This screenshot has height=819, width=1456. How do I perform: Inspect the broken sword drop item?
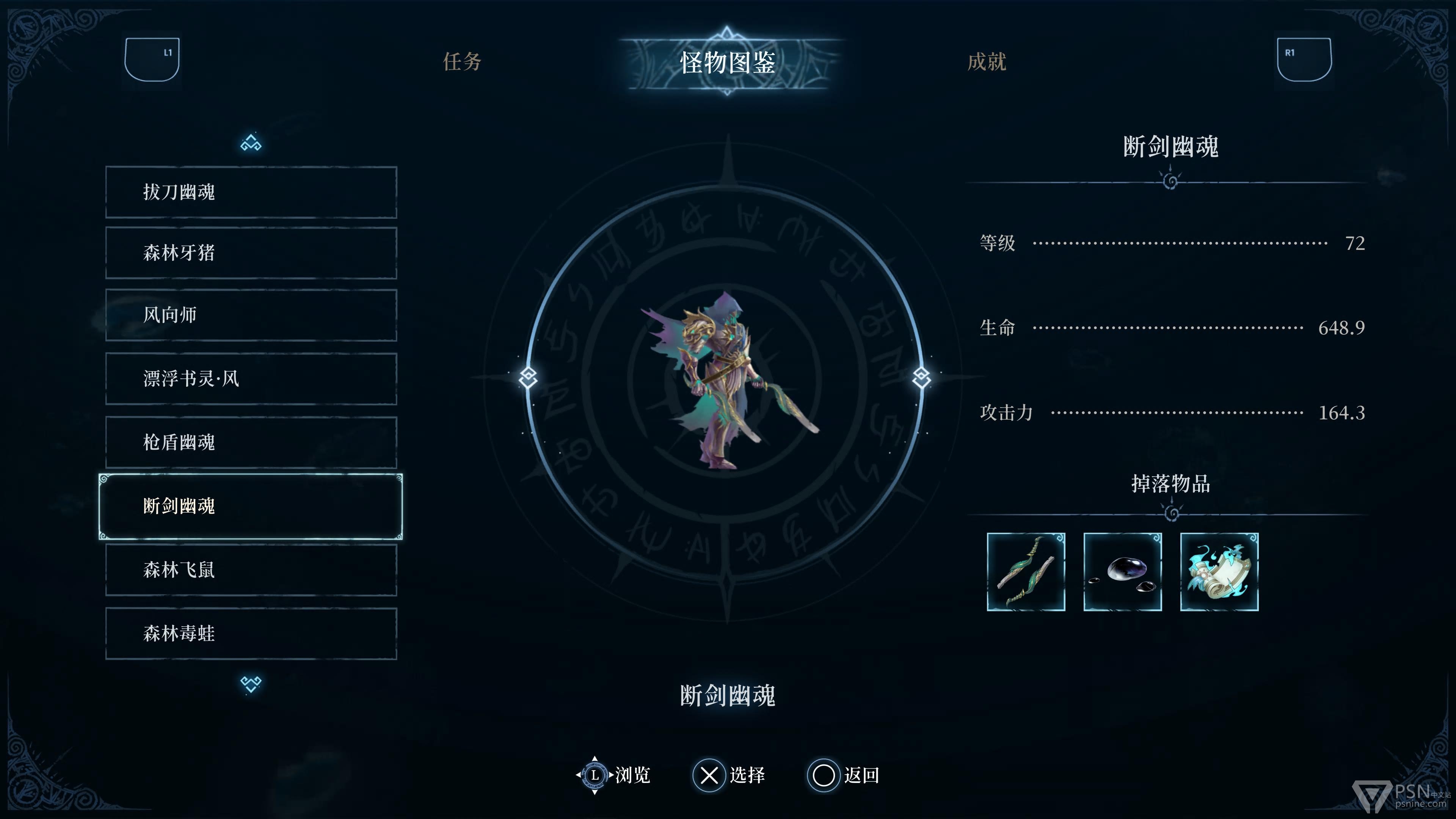[x=1026, y=571]
